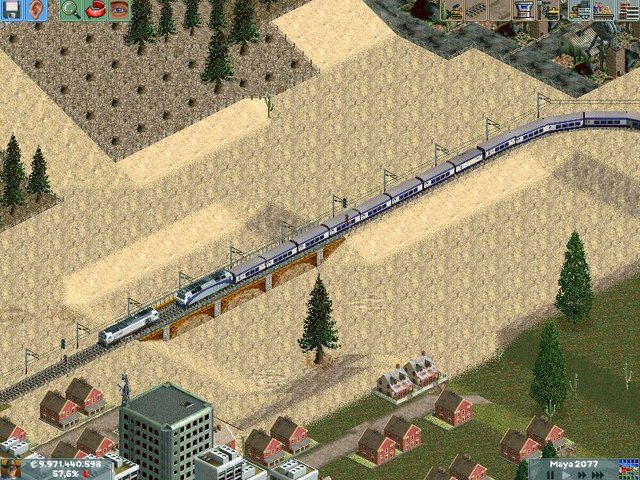The width and height of the screenshot is (640, 480).
Task: Open the towns list brick building icon
Action: coord(628,10)
